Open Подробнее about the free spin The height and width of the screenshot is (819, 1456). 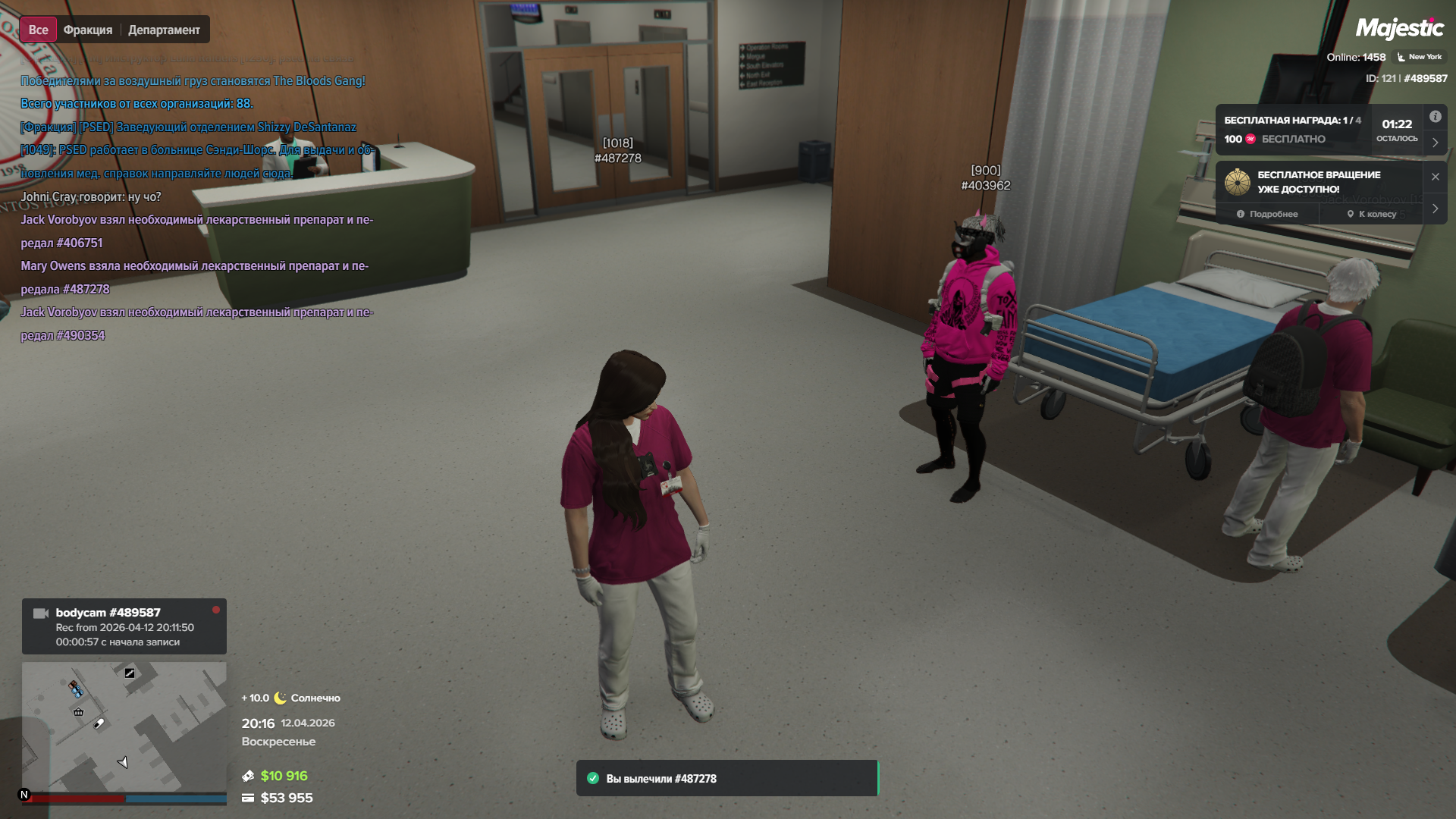[1267, 214]
